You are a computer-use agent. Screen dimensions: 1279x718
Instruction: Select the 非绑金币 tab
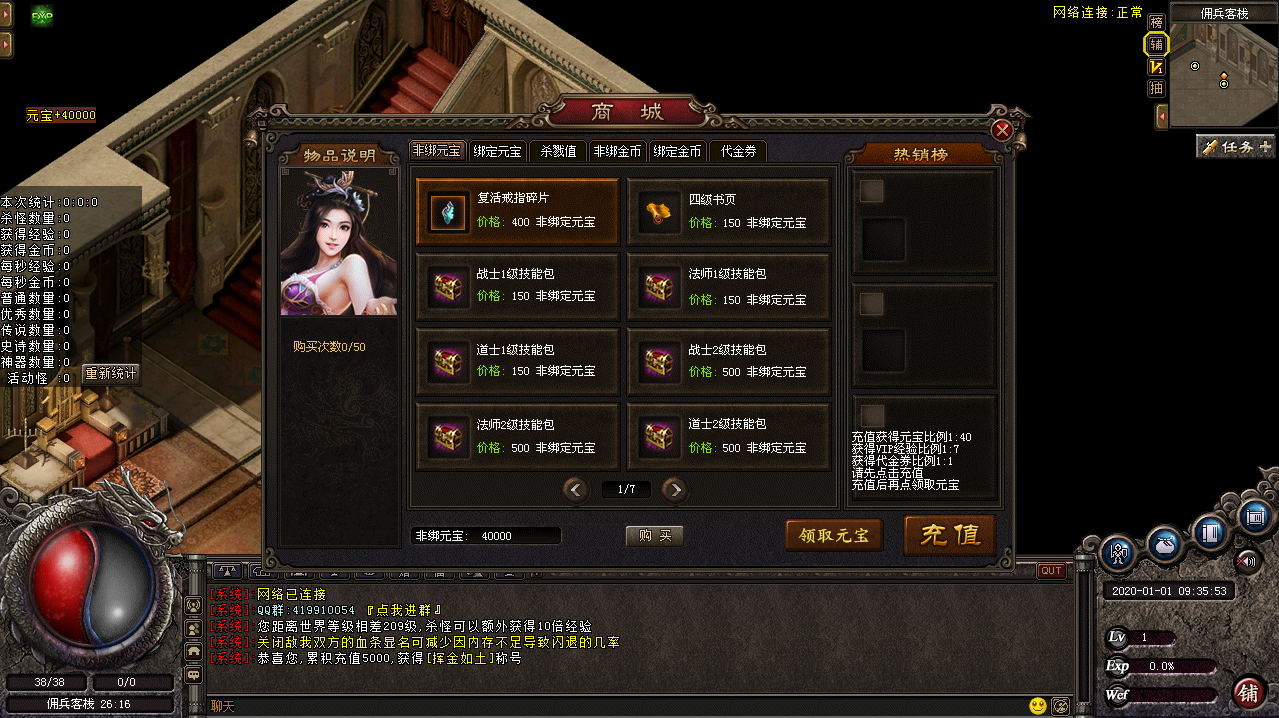[617, 152]
